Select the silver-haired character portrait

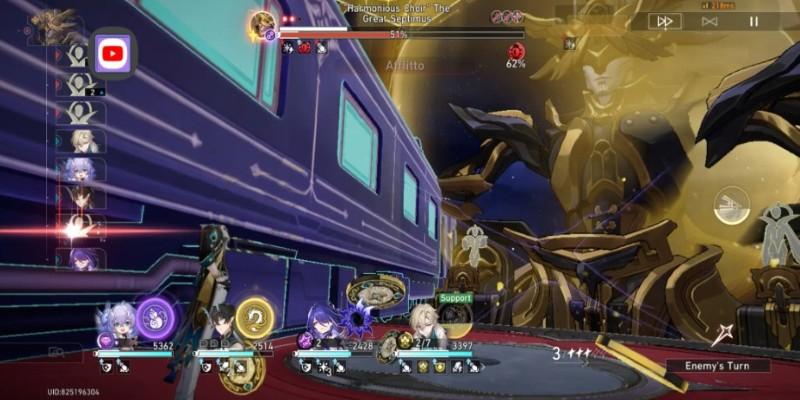[x=117, y=326]
